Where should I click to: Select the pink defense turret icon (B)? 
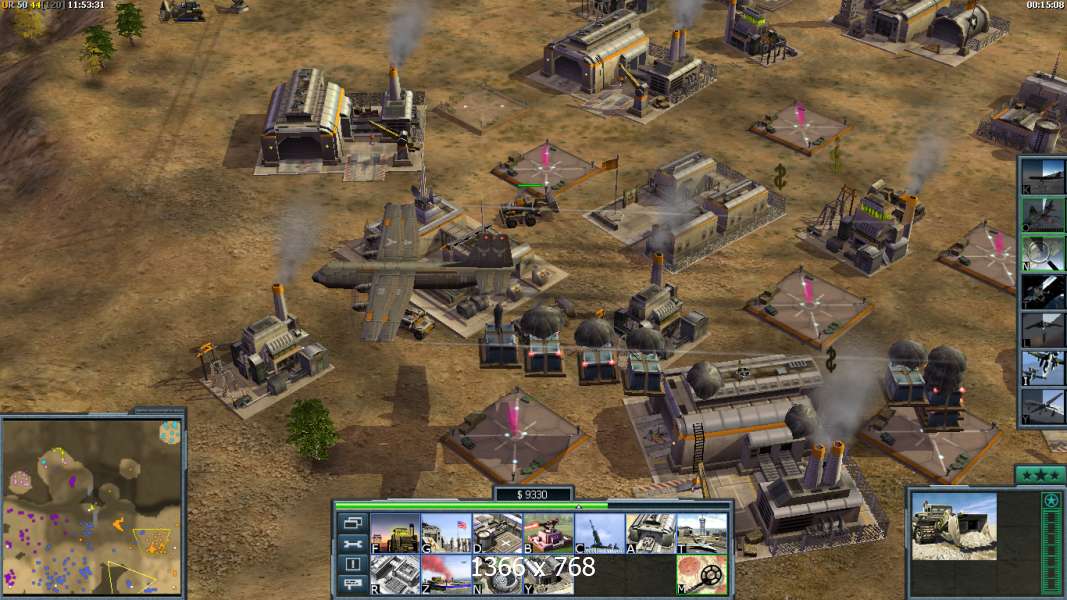click(x=548, y=533)
